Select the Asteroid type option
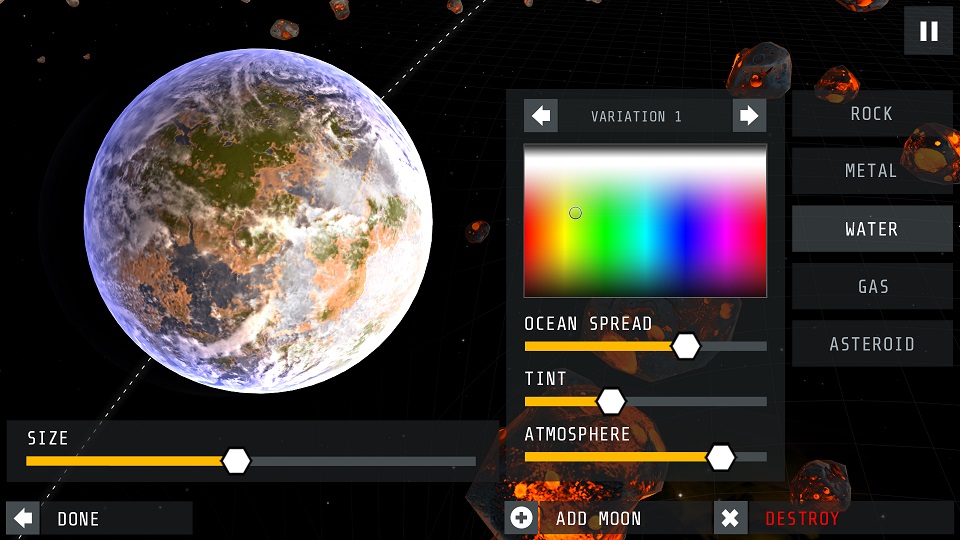This screenshot has width=960, height=540. pyautogui.click(x=872, y=344)
